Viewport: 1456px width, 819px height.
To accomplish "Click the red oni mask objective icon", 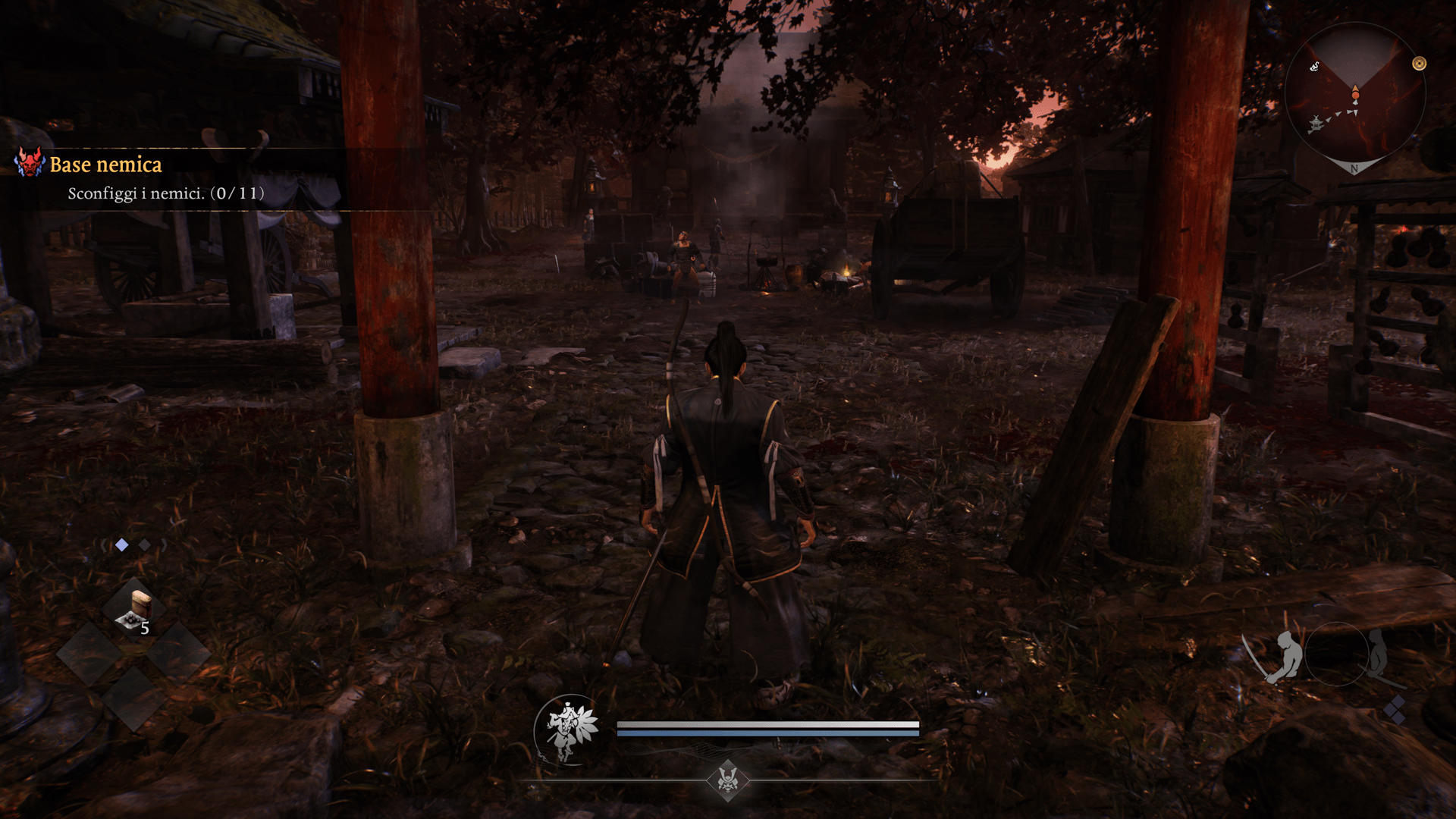I will point(30,162).
